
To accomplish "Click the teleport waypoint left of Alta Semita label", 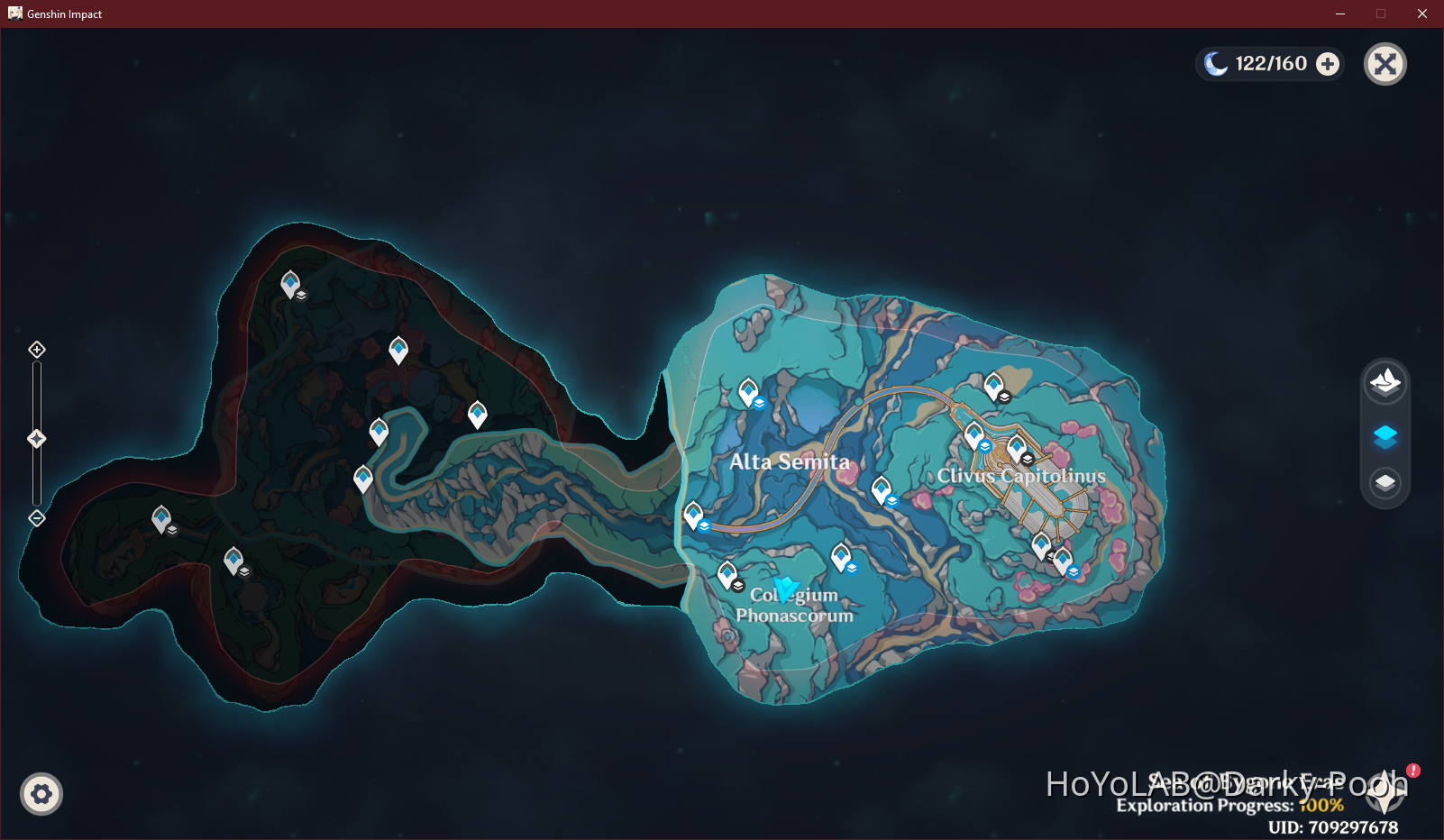I will (694, 514).
